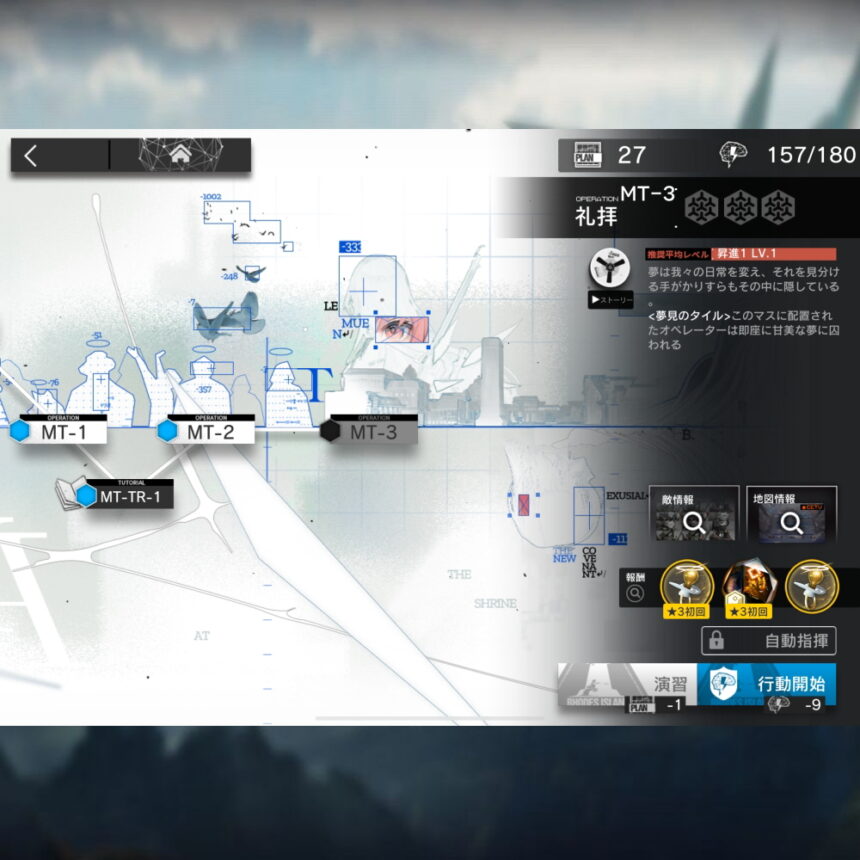Start practice mode (演習)
Image resolution: width=860 pixels, height=860 pixels.
tap(628, 687)
